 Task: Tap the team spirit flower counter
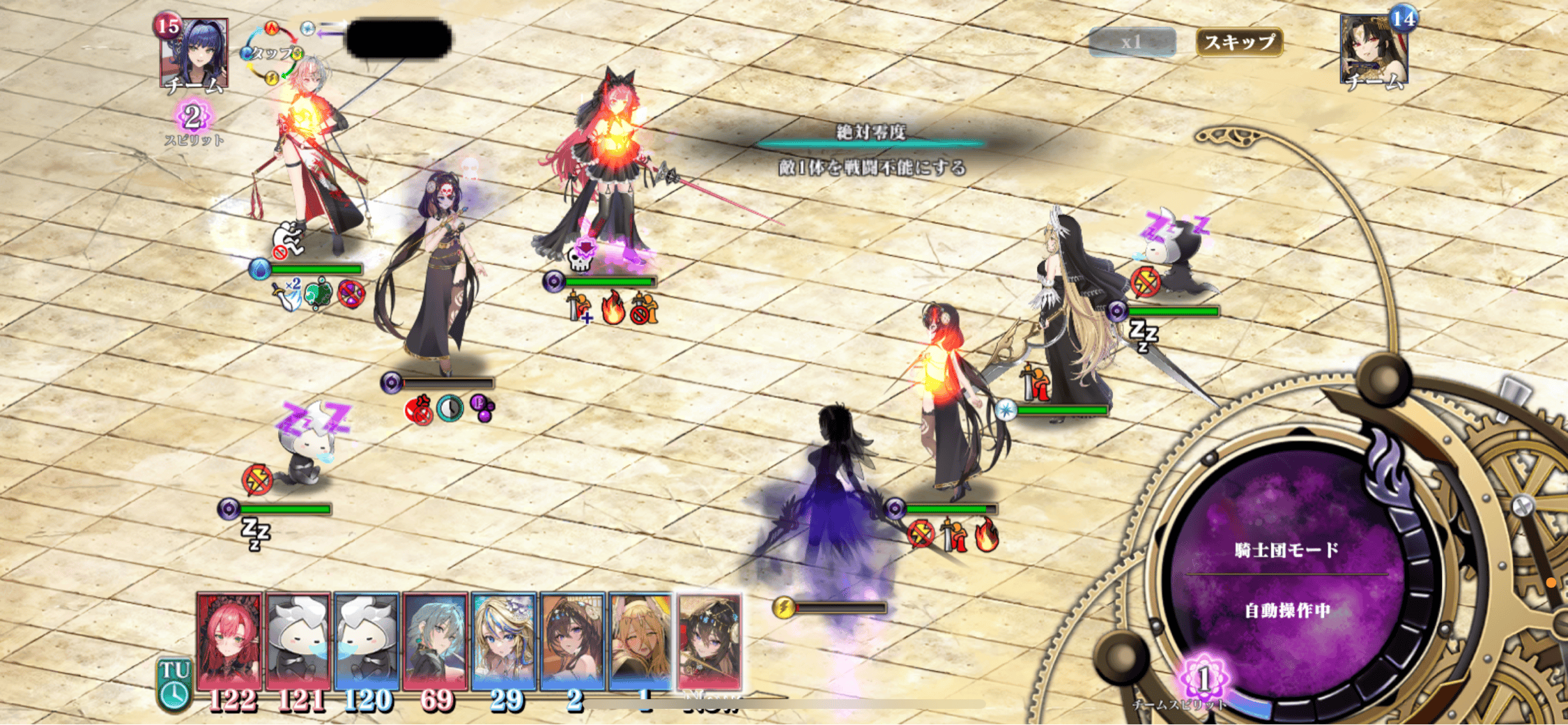pyautogui.click(x=1204, y=678)
